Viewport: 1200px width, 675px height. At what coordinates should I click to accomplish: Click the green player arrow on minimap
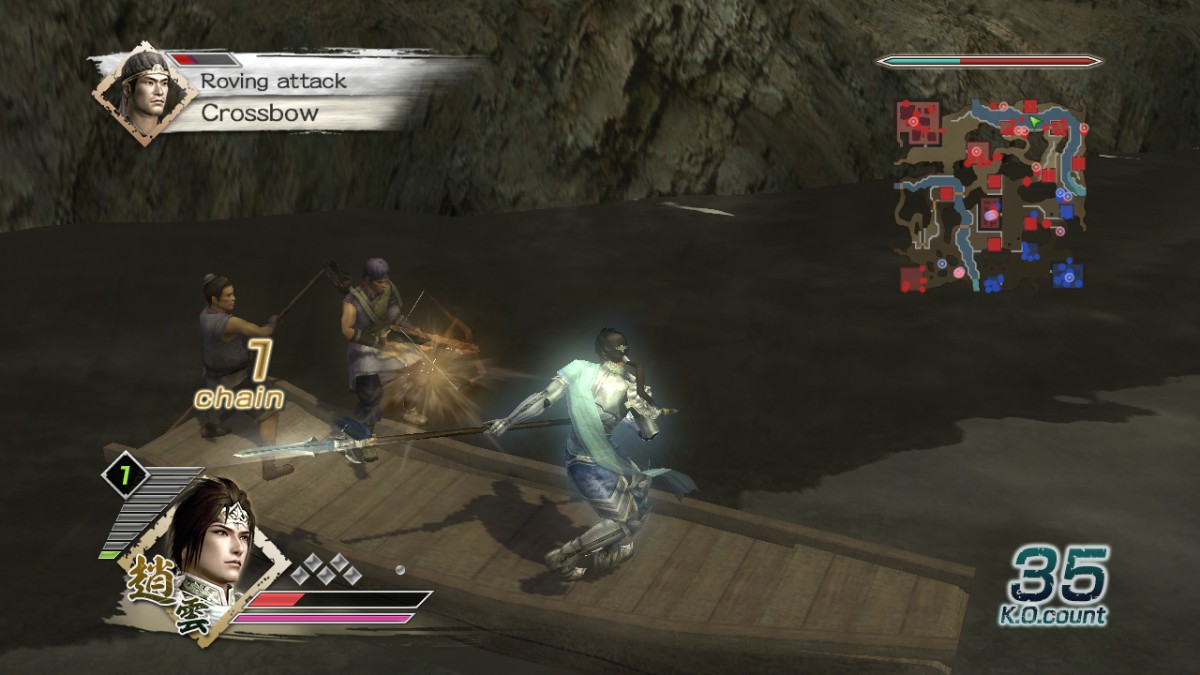(x=1035, y=122)
